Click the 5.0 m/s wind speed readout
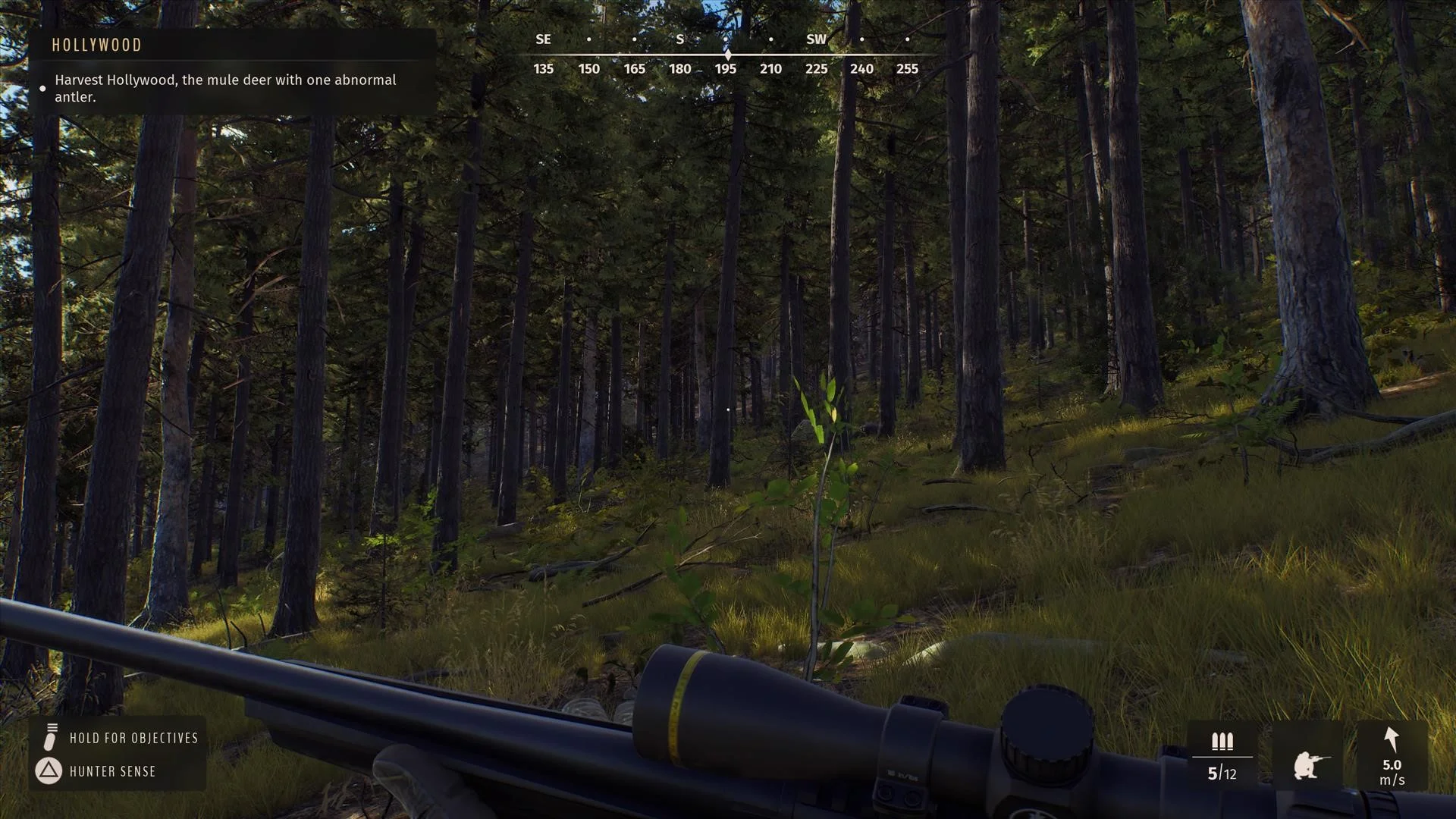The height and width of the screenshot is (819, 1456). pyautogui.click(x=1393, y=772)
